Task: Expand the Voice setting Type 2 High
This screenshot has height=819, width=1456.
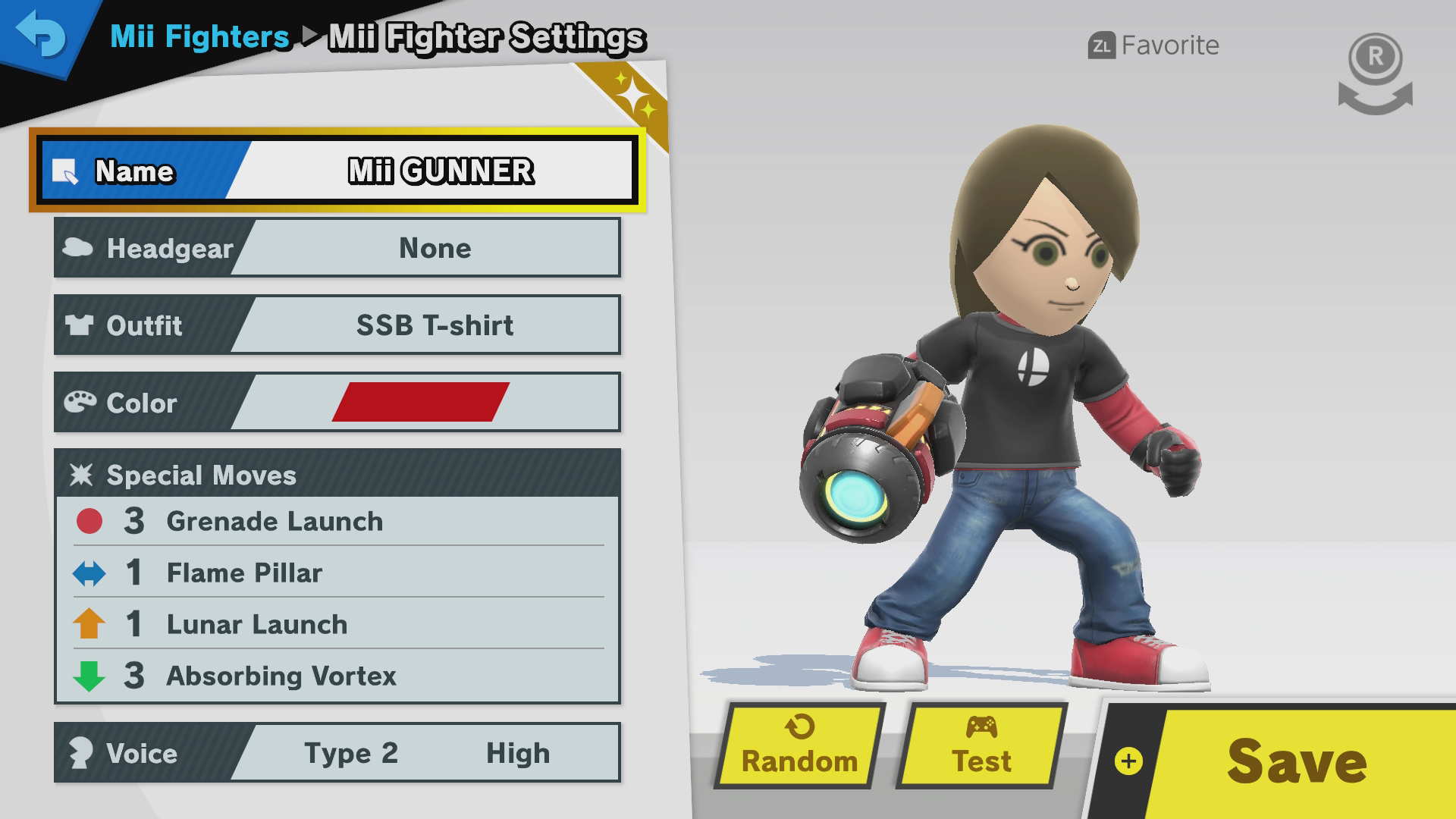Action: 337,753
